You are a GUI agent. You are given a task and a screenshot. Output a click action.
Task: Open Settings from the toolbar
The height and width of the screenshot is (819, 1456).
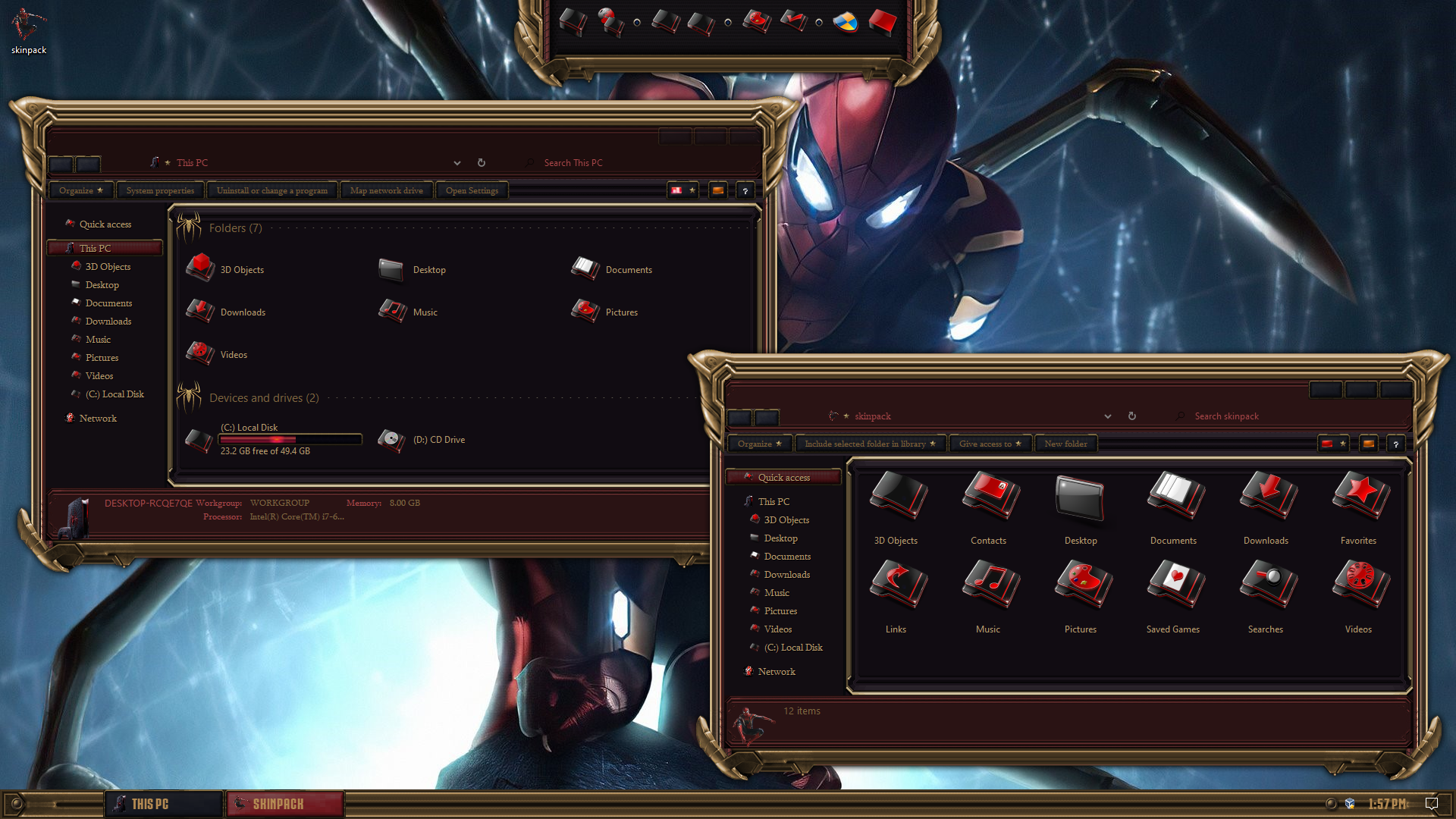coord(472,190)
